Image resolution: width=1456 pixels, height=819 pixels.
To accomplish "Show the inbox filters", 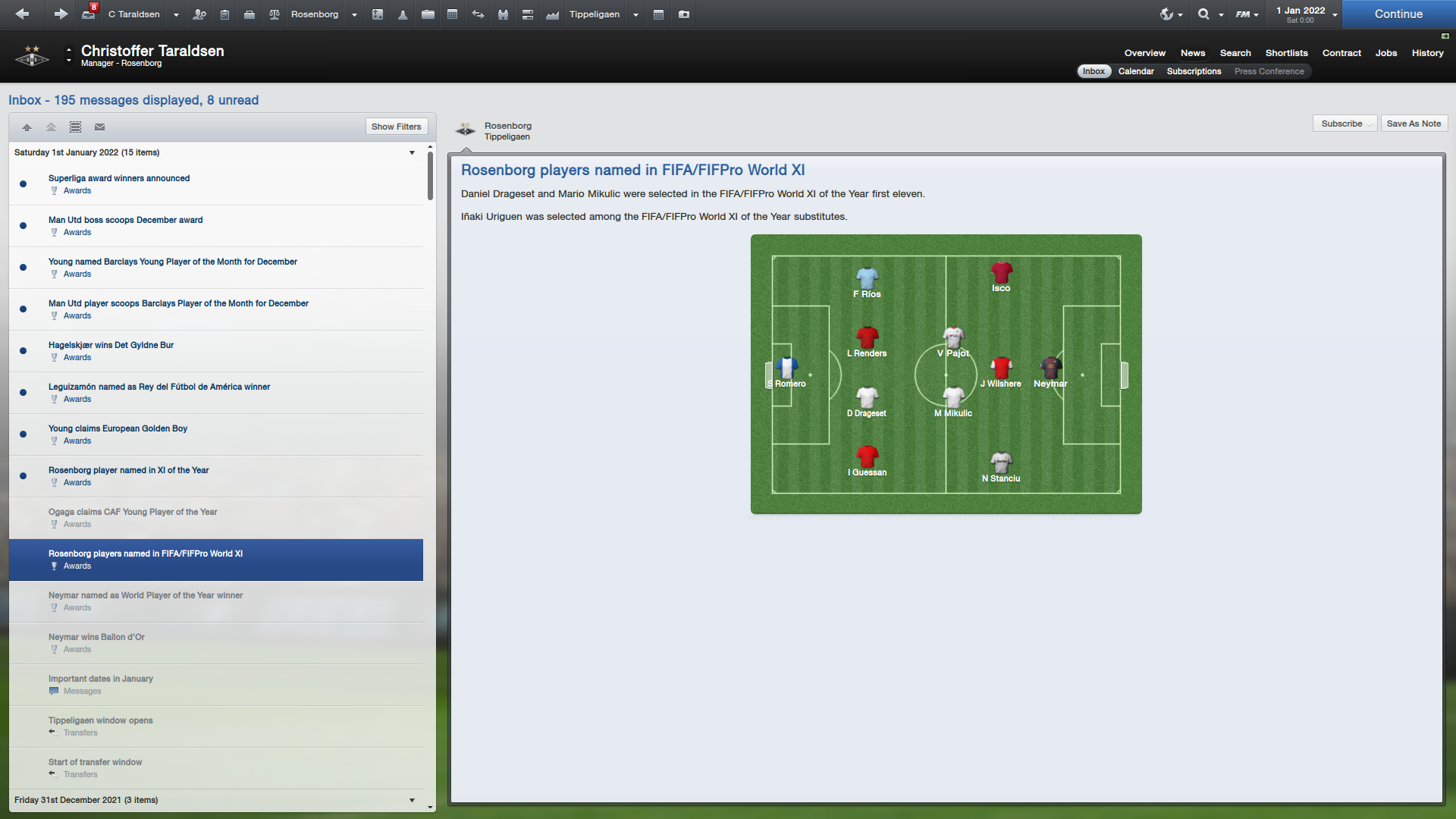I will (x=396, y=127).
